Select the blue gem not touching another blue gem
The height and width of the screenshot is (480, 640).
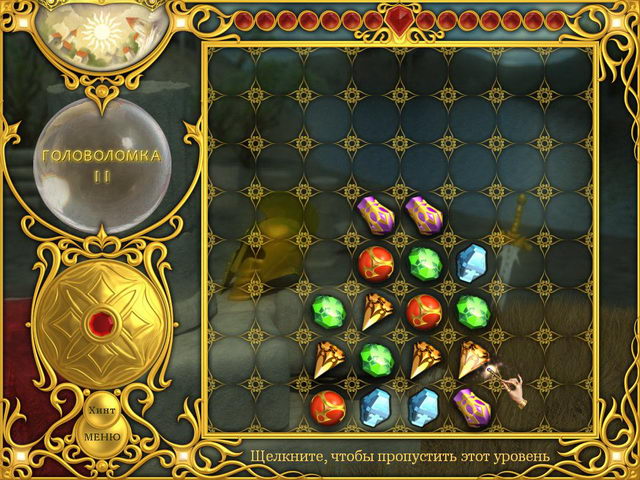click(471, 262)
